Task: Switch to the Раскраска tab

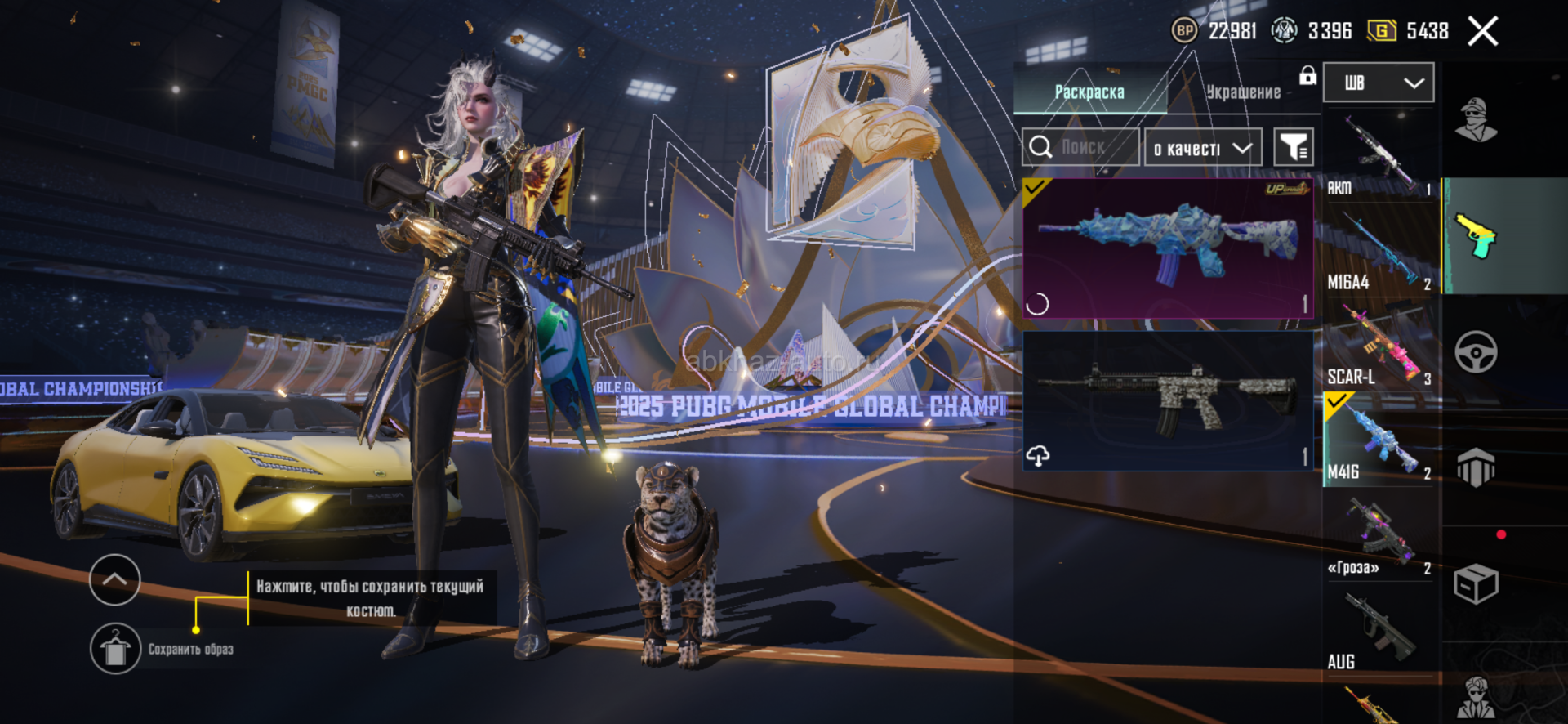Action: tap(1089, 92)
